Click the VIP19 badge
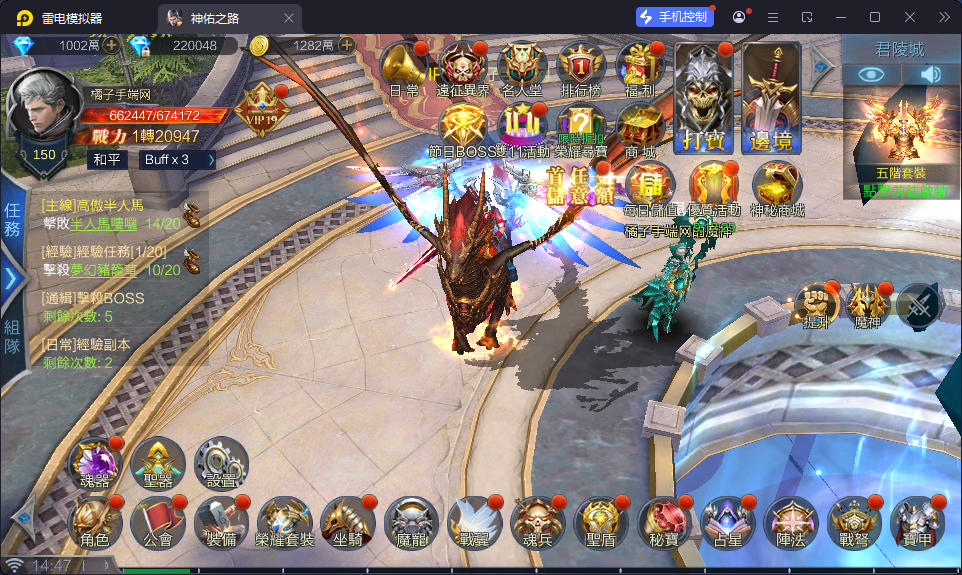Image resolution: width=962 pixels, height=575 pixels. click(262, 103)
